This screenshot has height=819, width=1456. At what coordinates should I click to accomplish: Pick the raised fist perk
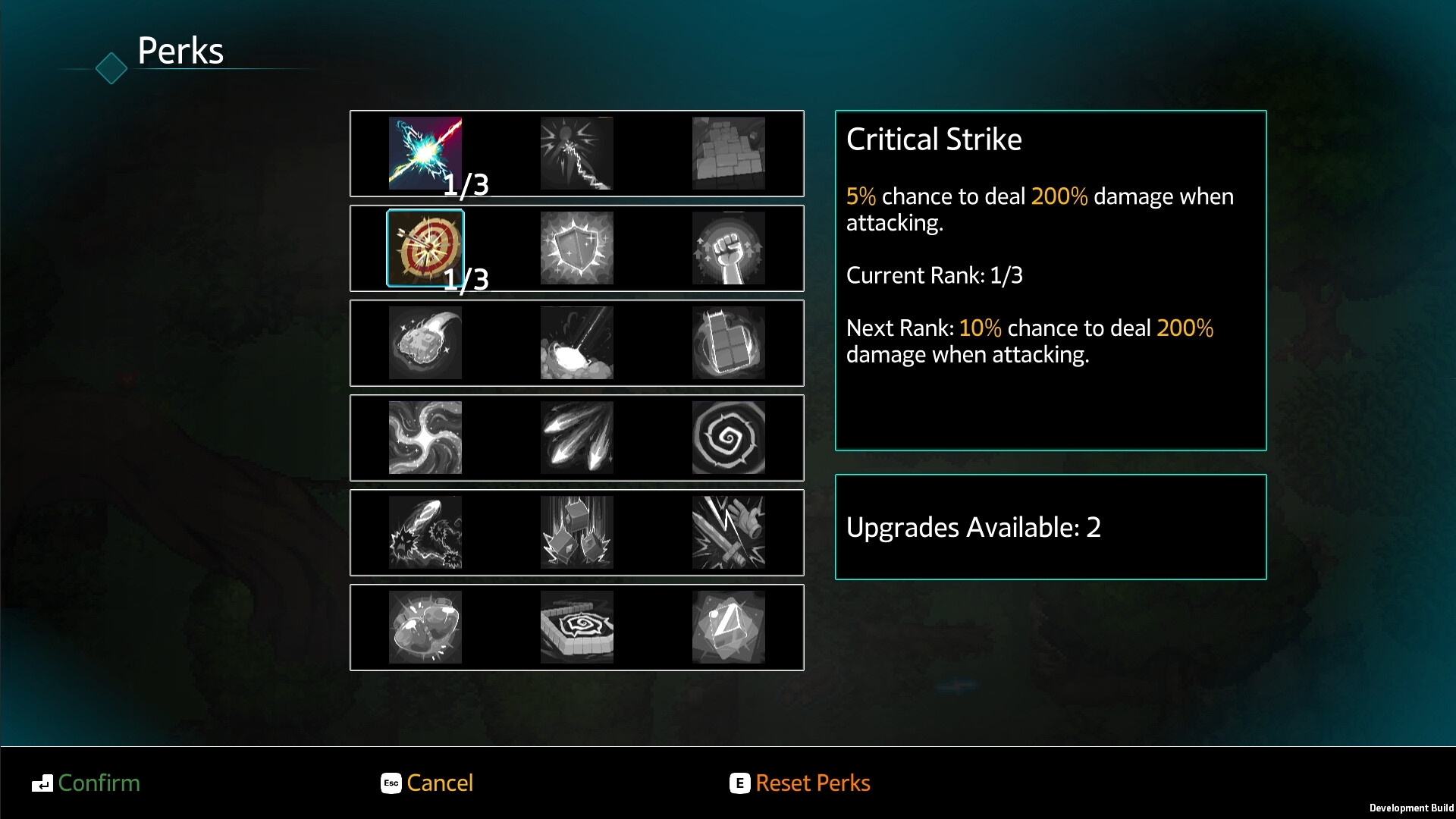click(729, 248)
